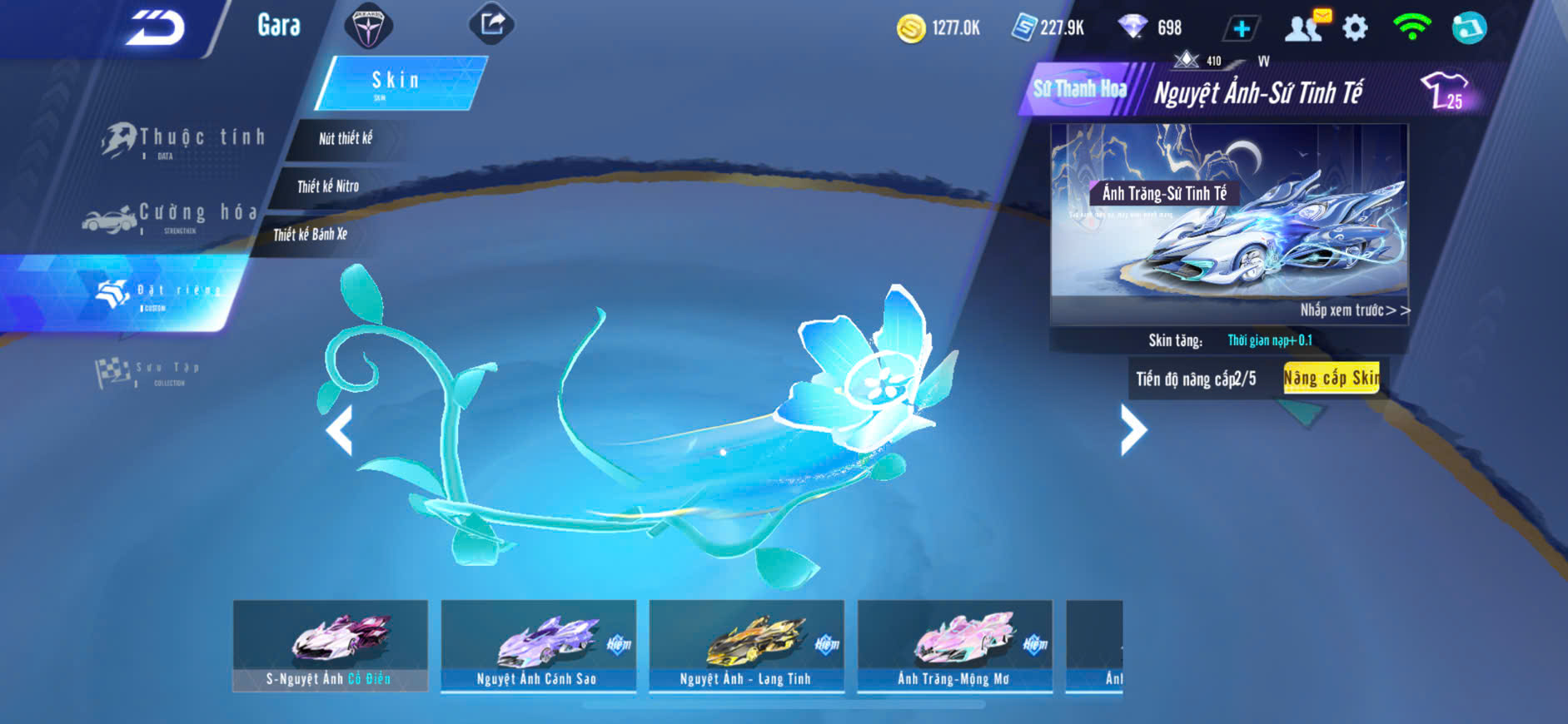The height and width of the screenshot is (724, 1568).
Task: Show next design with right arrow
Action: click(x=1132, y=429)
